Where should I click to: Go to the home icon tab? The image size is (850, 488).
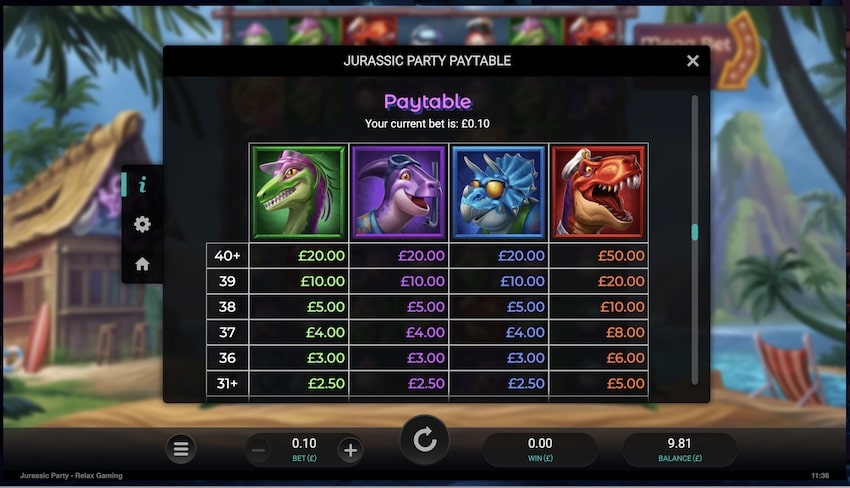(x=142, y=264)
